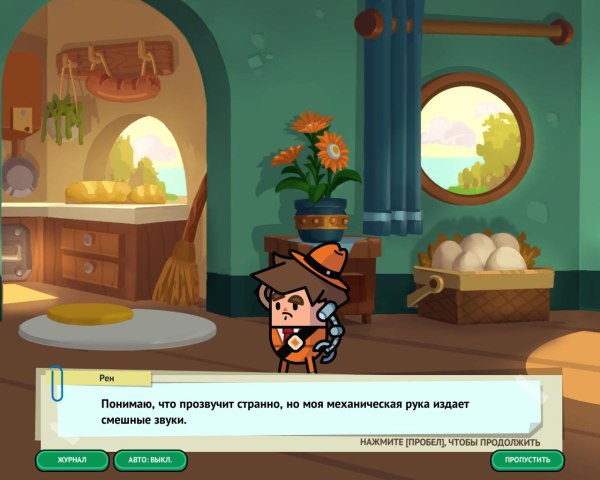Skip the dialogue with Пропустить

coord(527,460)
